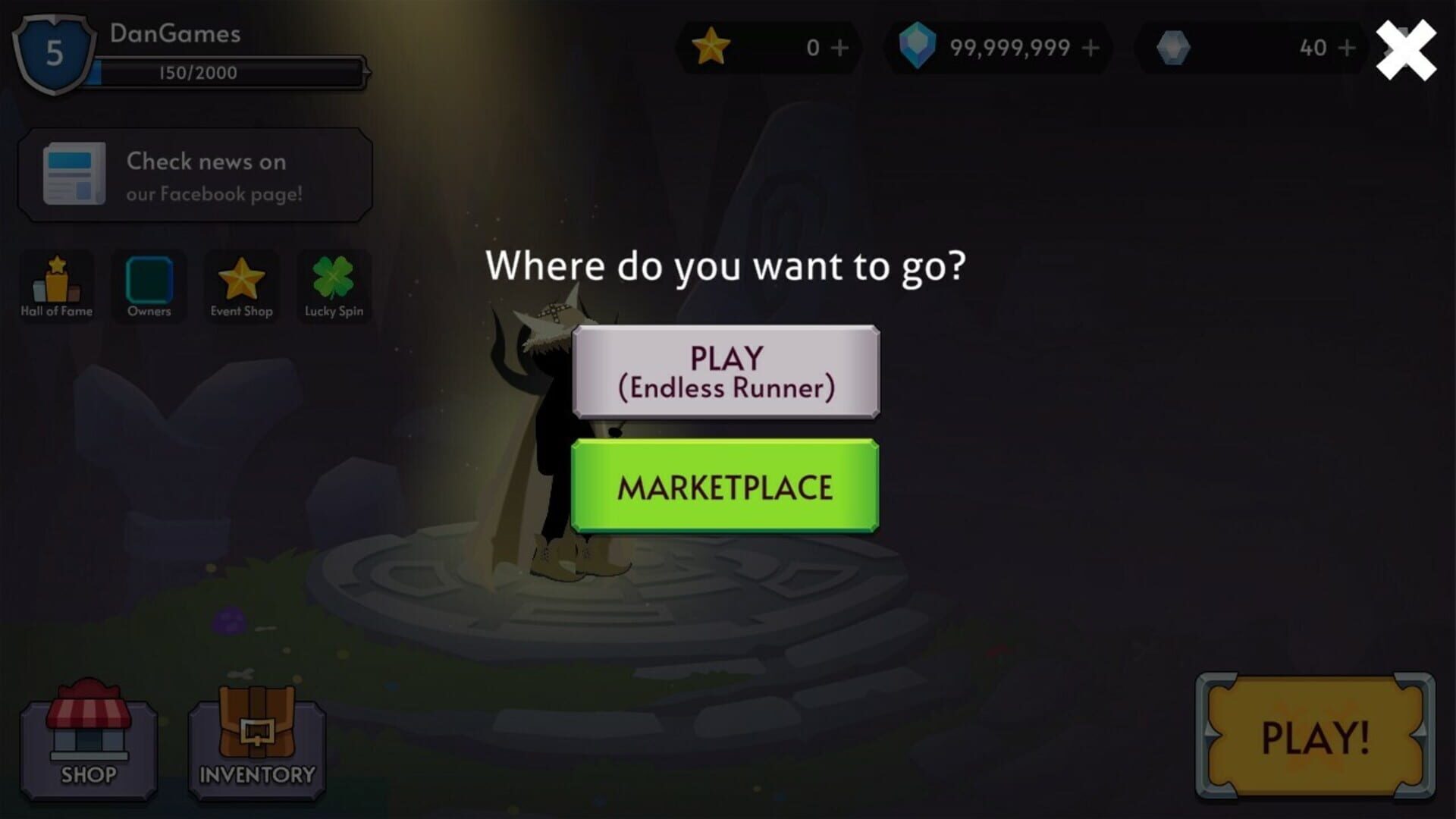Dismiss the dialog with the X
Viewport: 1456px width, 819px height.
(1404, 49)
